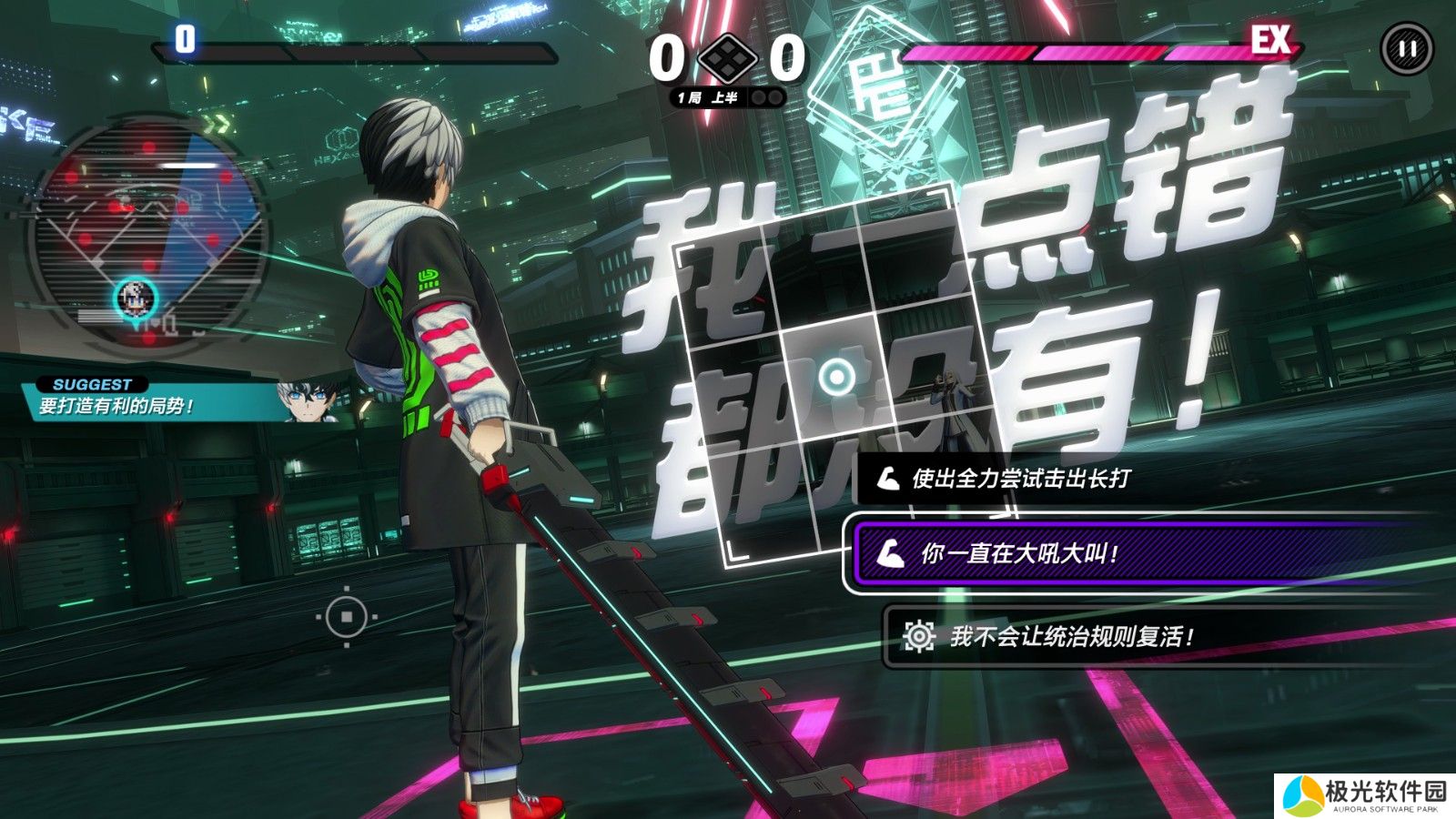Pick "我不会让统治规则复活!" choice
Image resolution: width=1456 pixels, height=819 pixels.
coord(1070,636)
